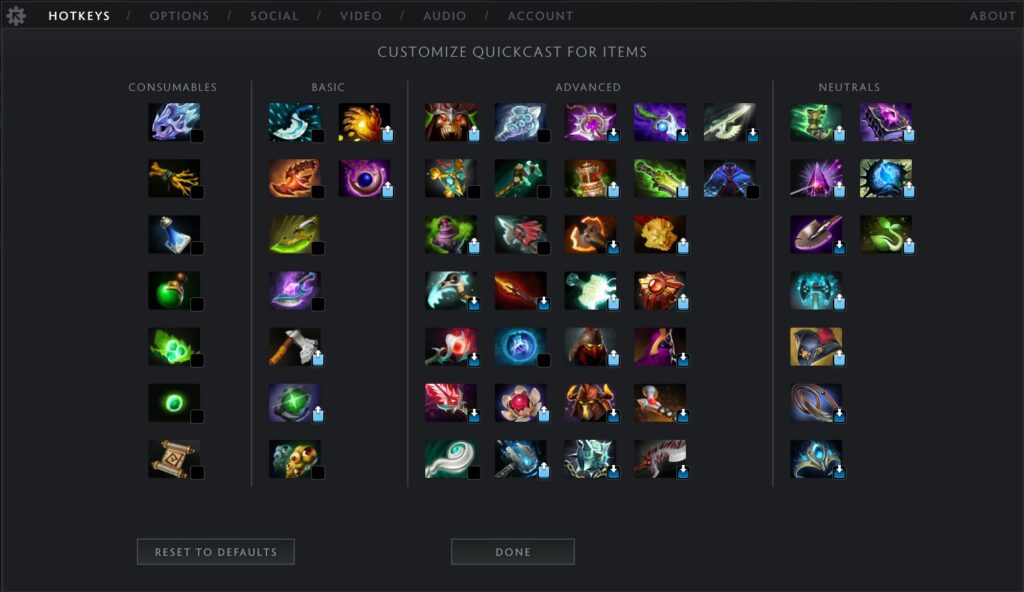
Task: Click the Hotkeys tab
Action: (x=79, y=16)
